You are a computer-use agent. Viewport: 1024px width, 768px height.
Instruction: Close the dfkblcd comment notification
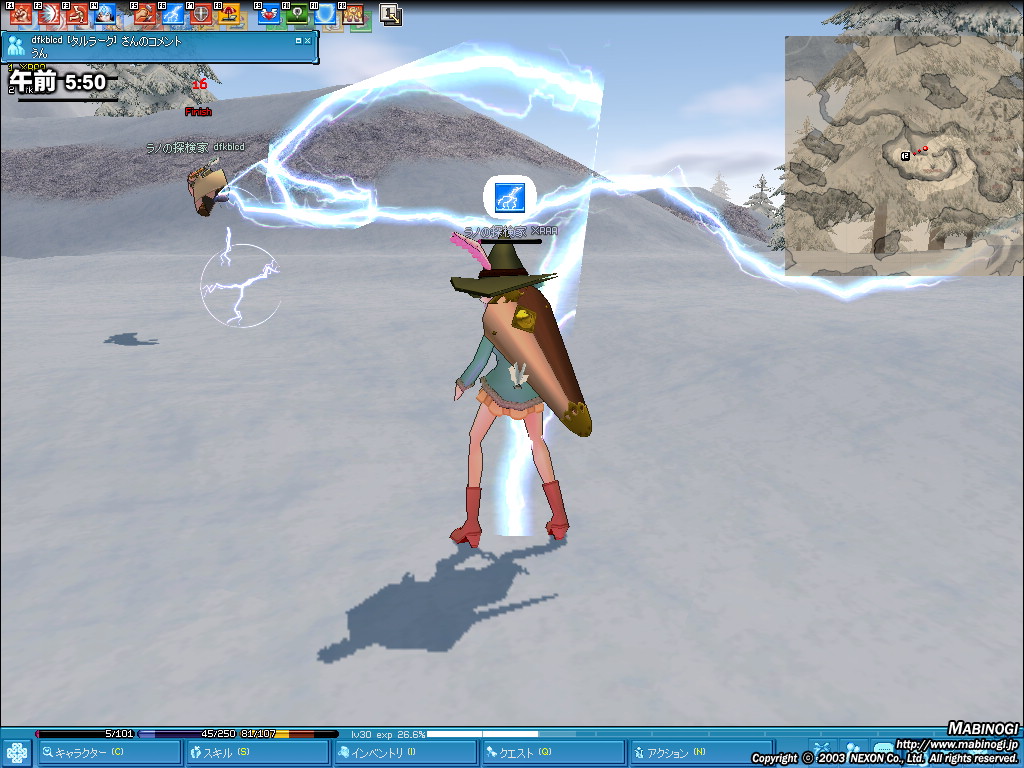[308, 42]
